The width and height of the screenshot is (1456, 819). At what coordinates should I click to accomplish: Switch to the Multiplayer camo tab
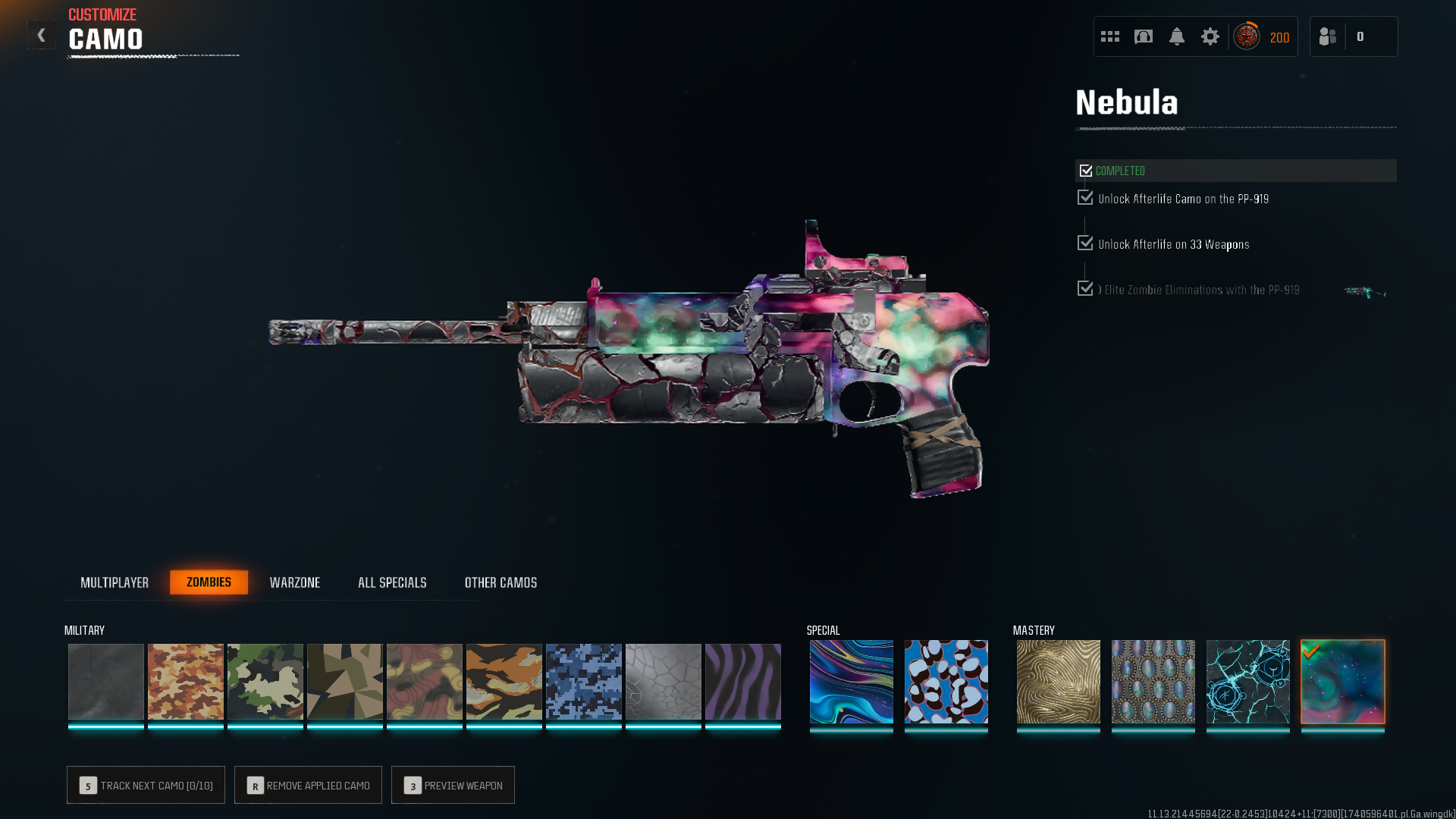pyautogui.click(x=115, y=582)
